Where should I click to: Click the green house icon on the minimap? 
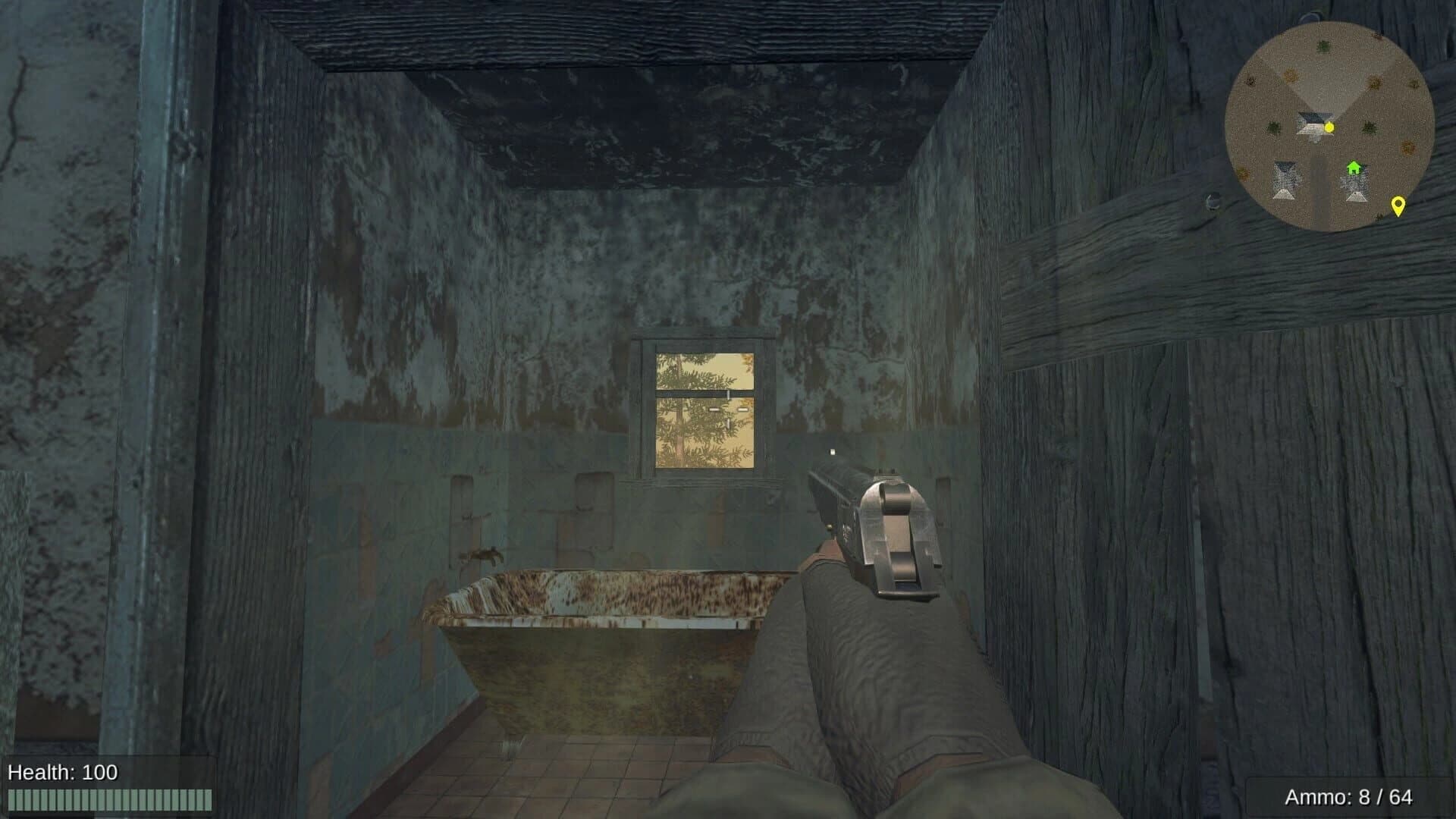pos(1354,168)
